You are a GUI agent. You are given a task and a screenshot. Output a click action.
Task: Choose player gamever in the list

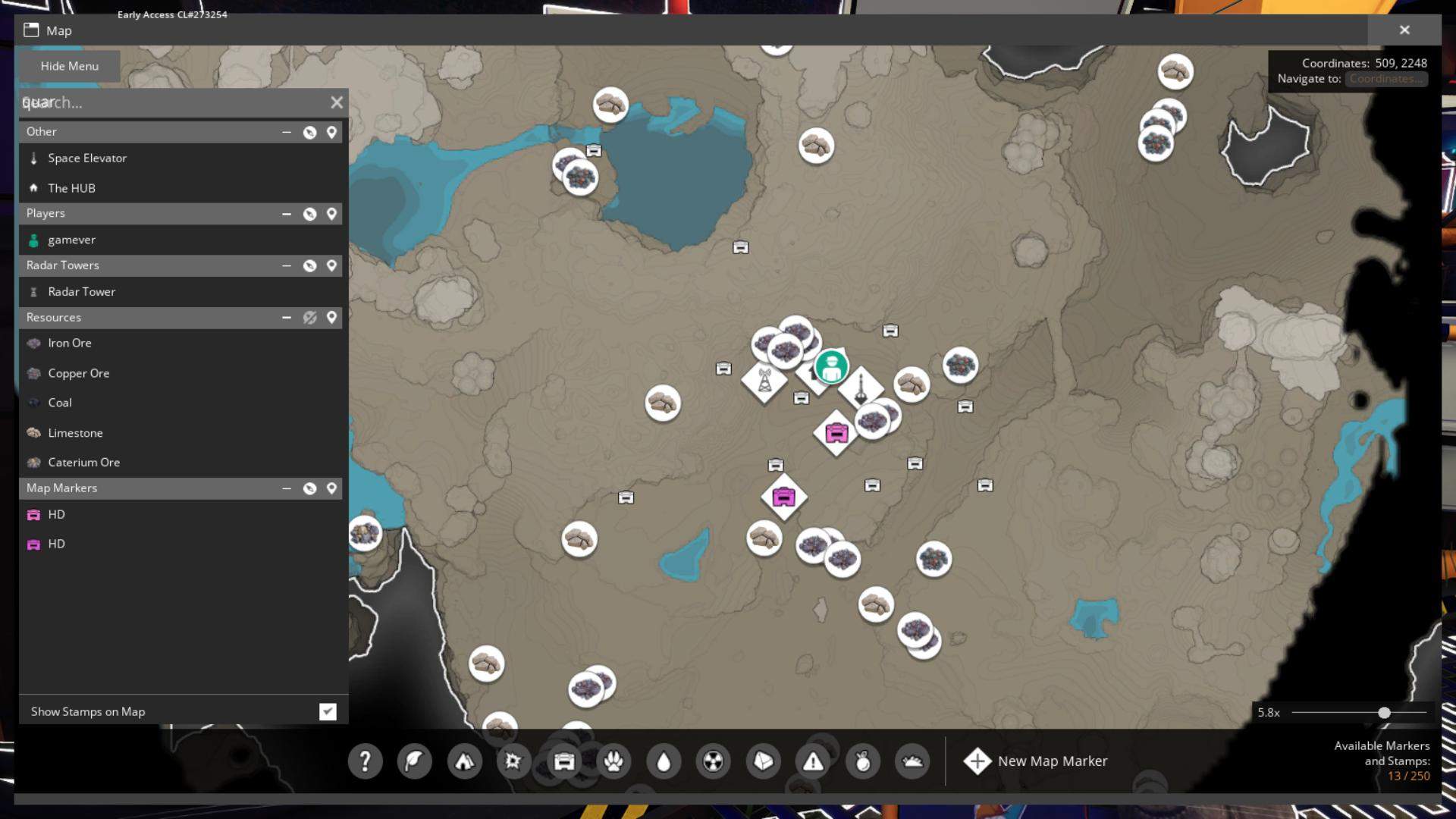(x=71, y=240)
